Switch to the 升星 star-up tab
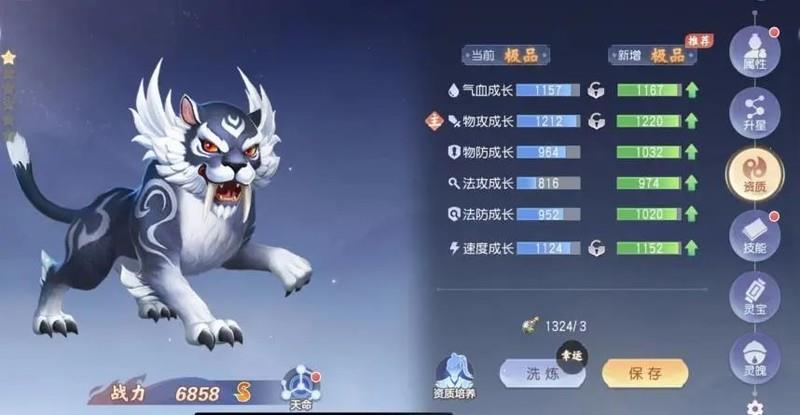 tap(754, 112)
